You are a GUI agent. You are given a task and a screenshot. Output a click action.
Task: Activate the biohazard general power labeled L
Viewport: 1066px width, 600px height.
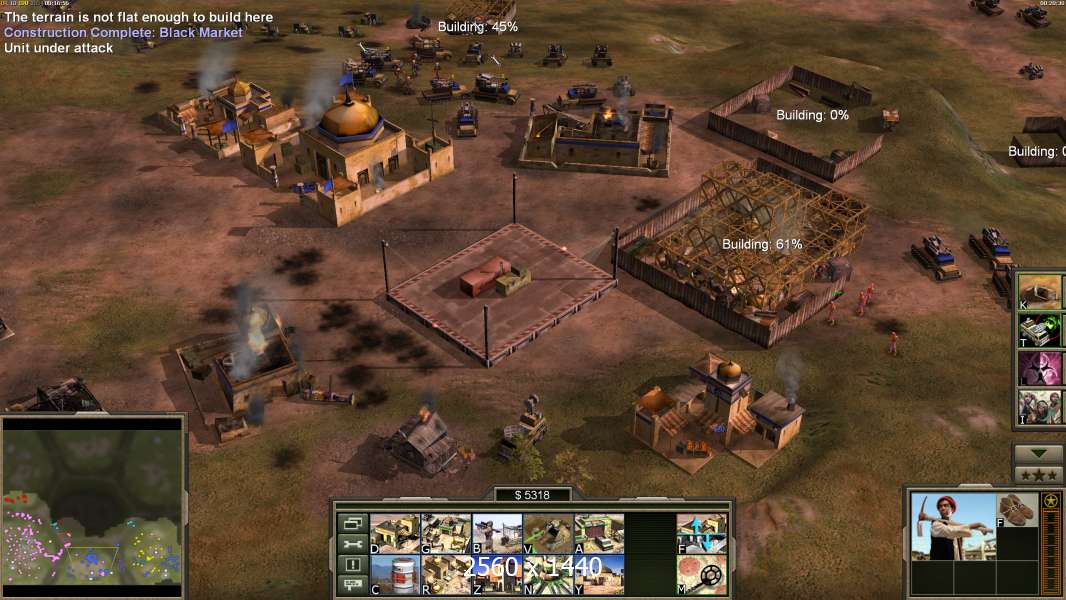coord(1040,368)
